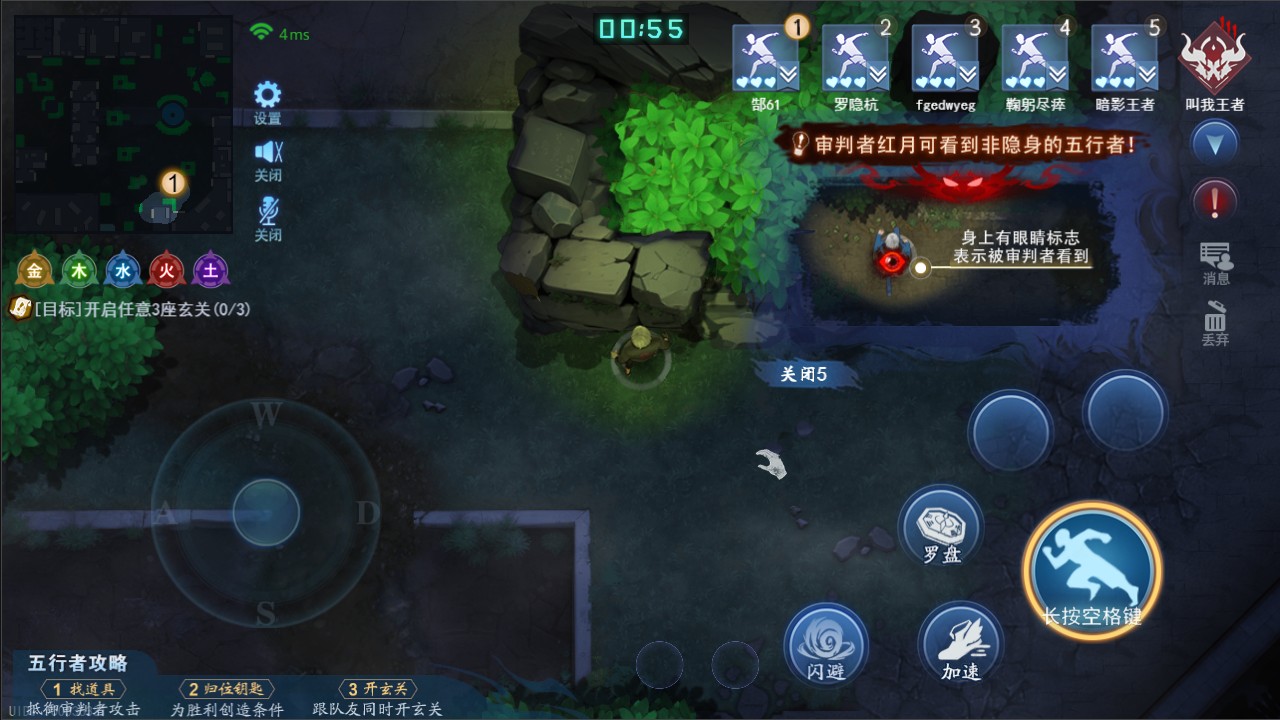The width and height of the screenshot is (1280, 720).
Task: Open the minimap in the corner
Action: pos(123,124)
